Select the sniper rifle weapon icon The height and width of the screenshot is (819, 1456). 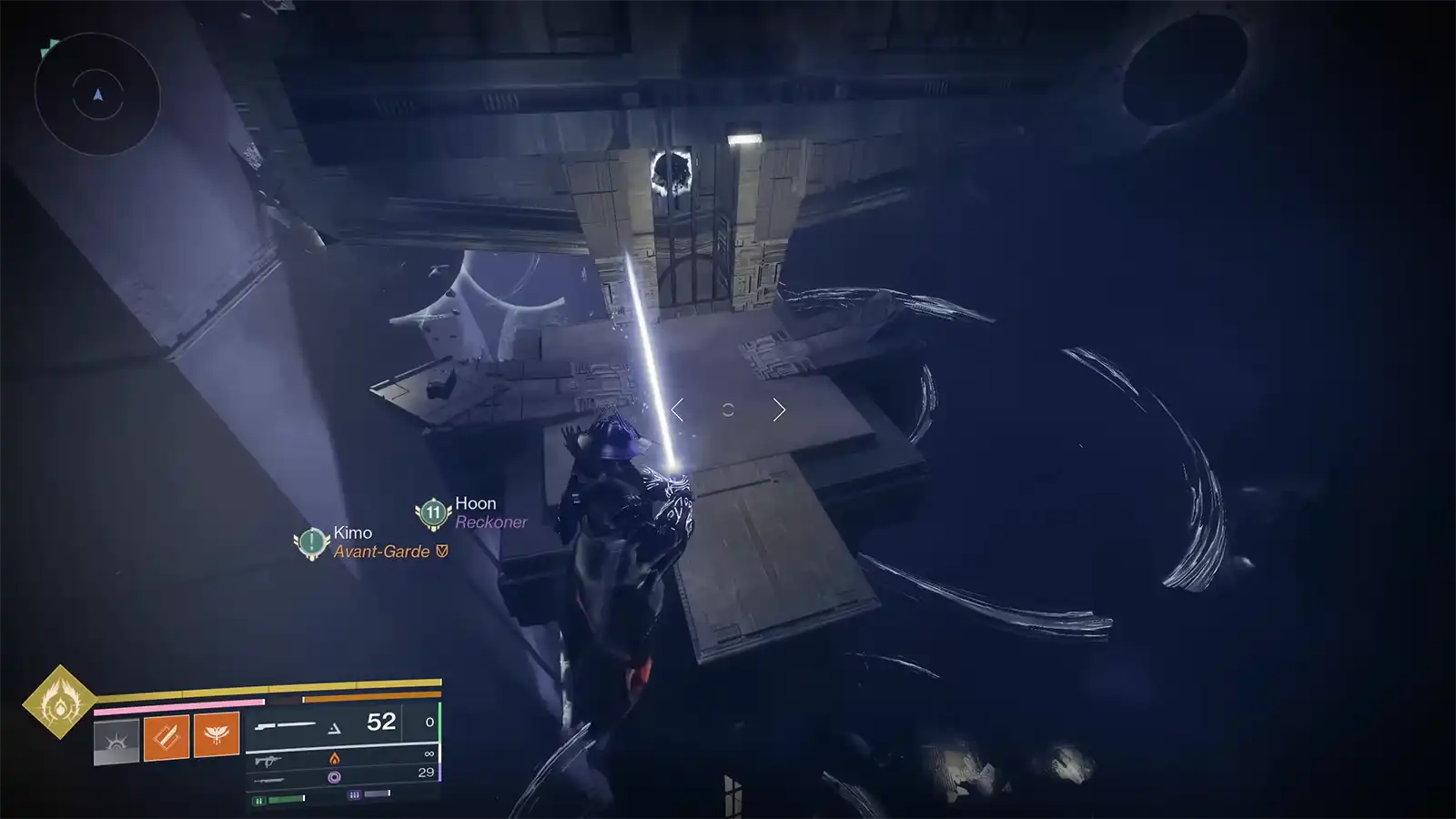[x=268, y=781]
